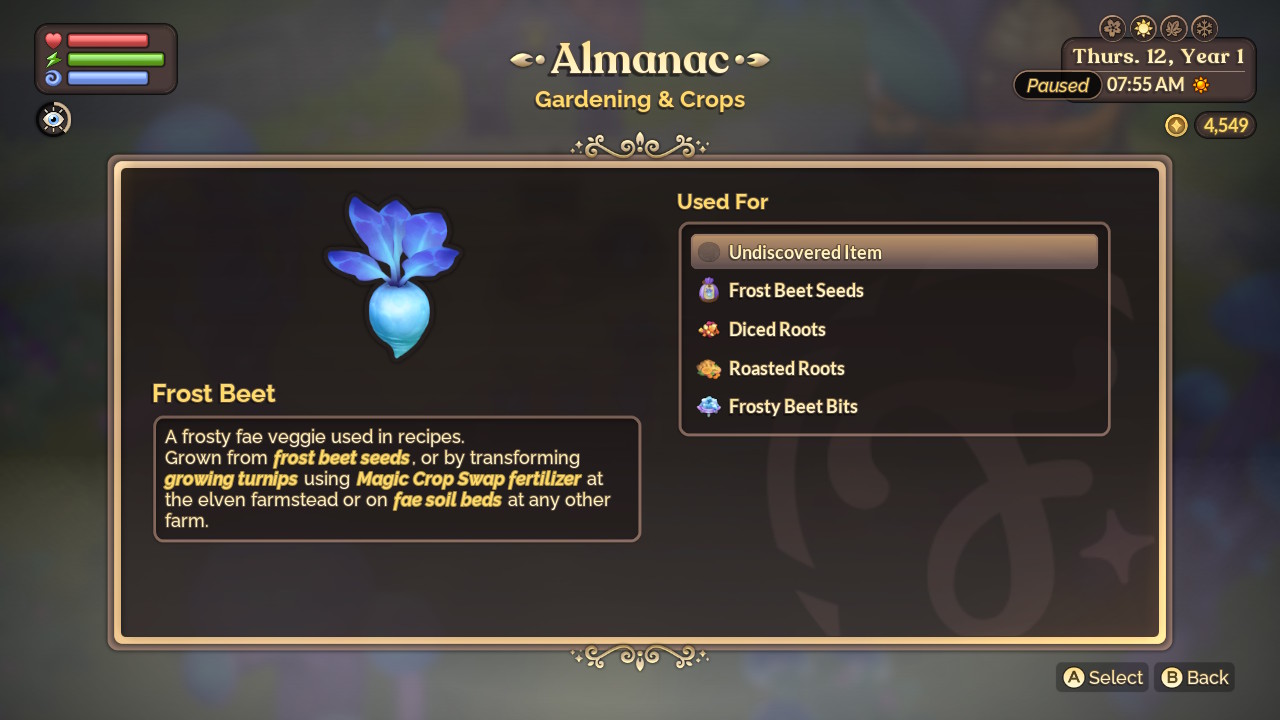The width and height of the screenshot is (1280, 720).
Task: Open the Gardening & Crops section header
Action: pyautogui.click(x=640, y=100)
